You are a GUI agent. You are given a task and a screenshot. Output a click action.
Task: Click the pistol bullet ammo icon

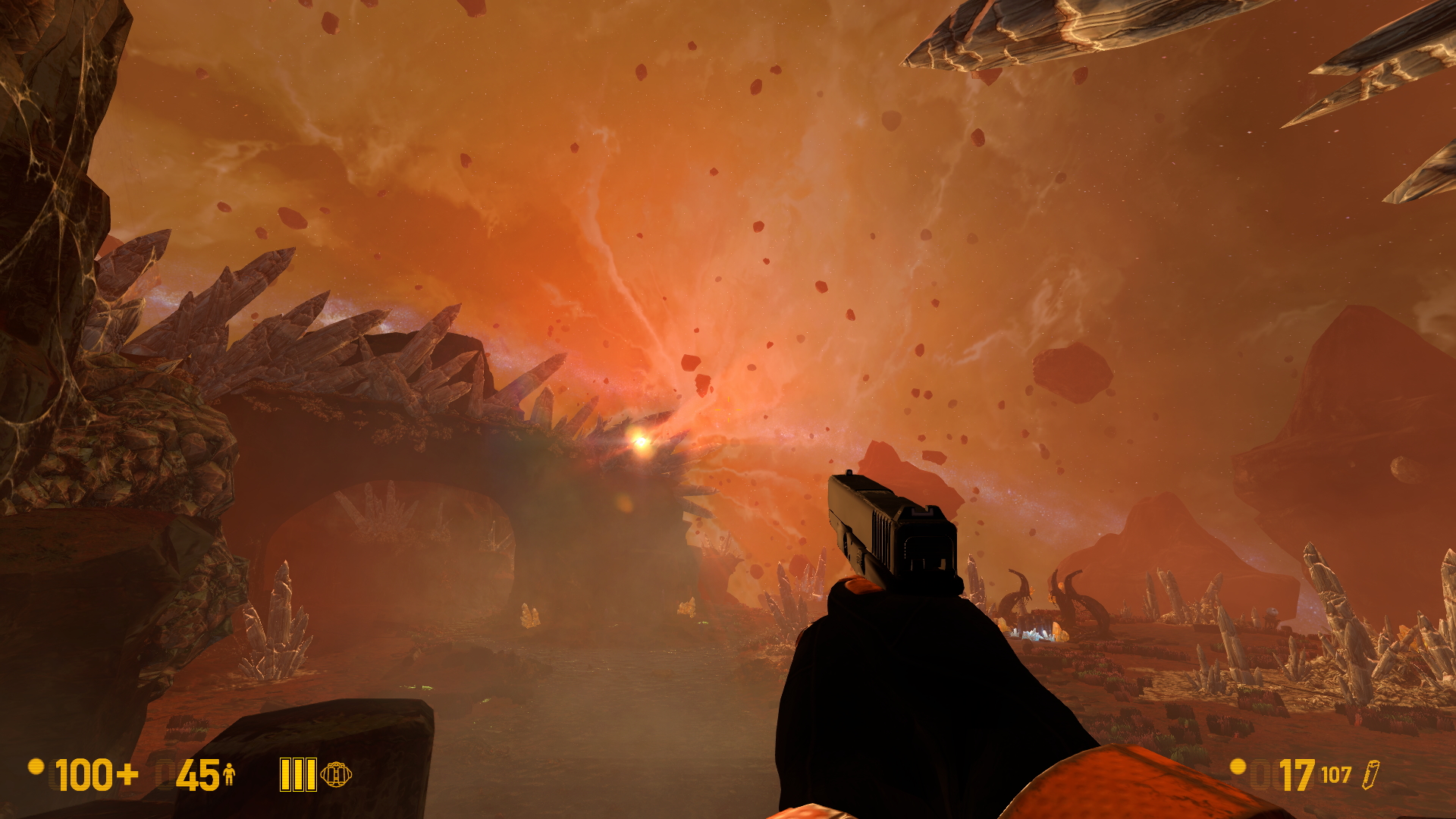coord(1370,775)
